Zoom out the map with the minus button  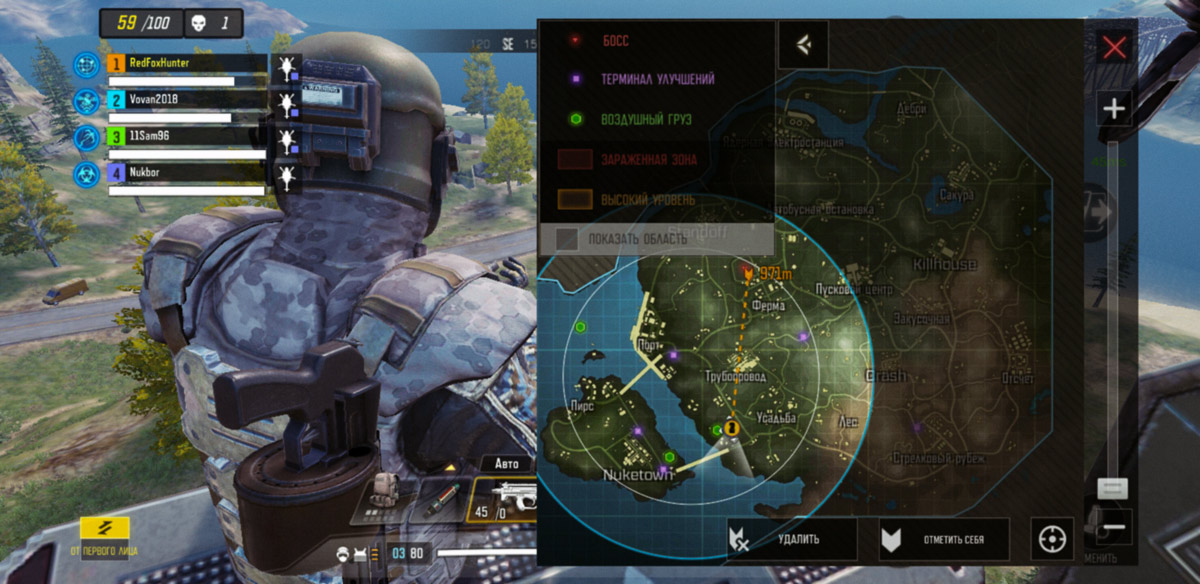[1116, 527]
